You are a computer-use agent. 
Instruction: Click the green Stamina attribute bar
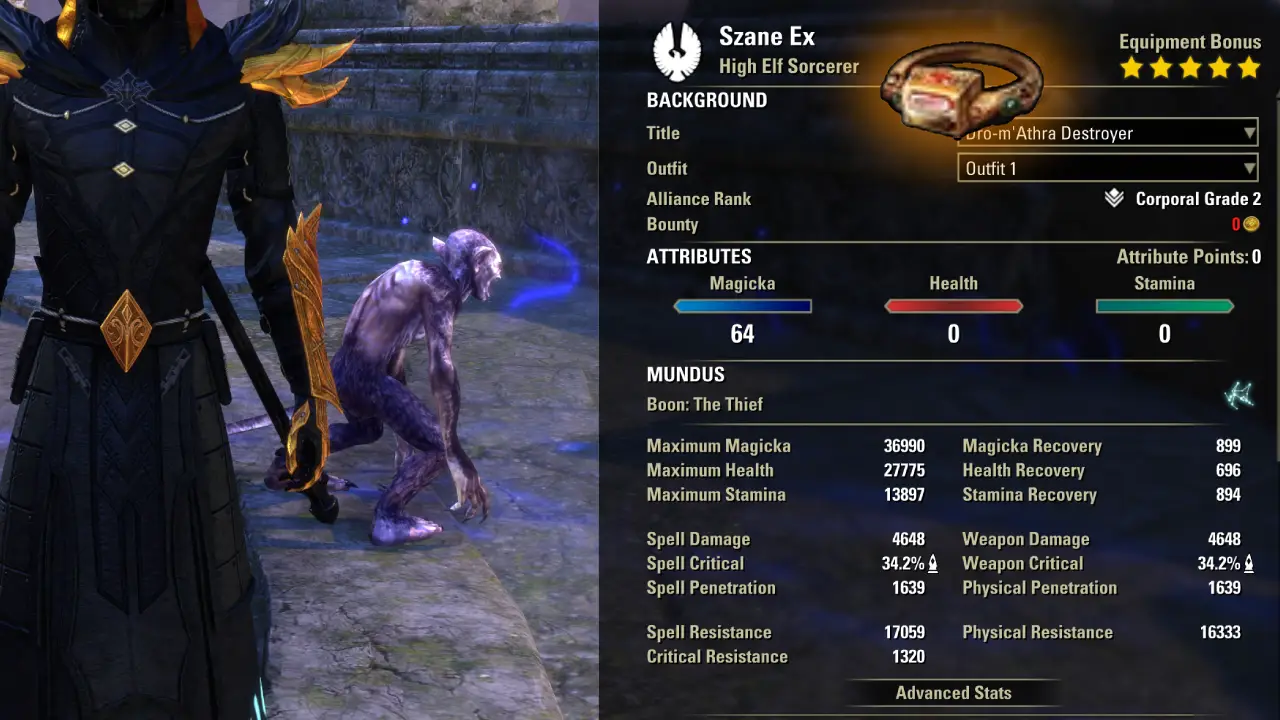1164,307
